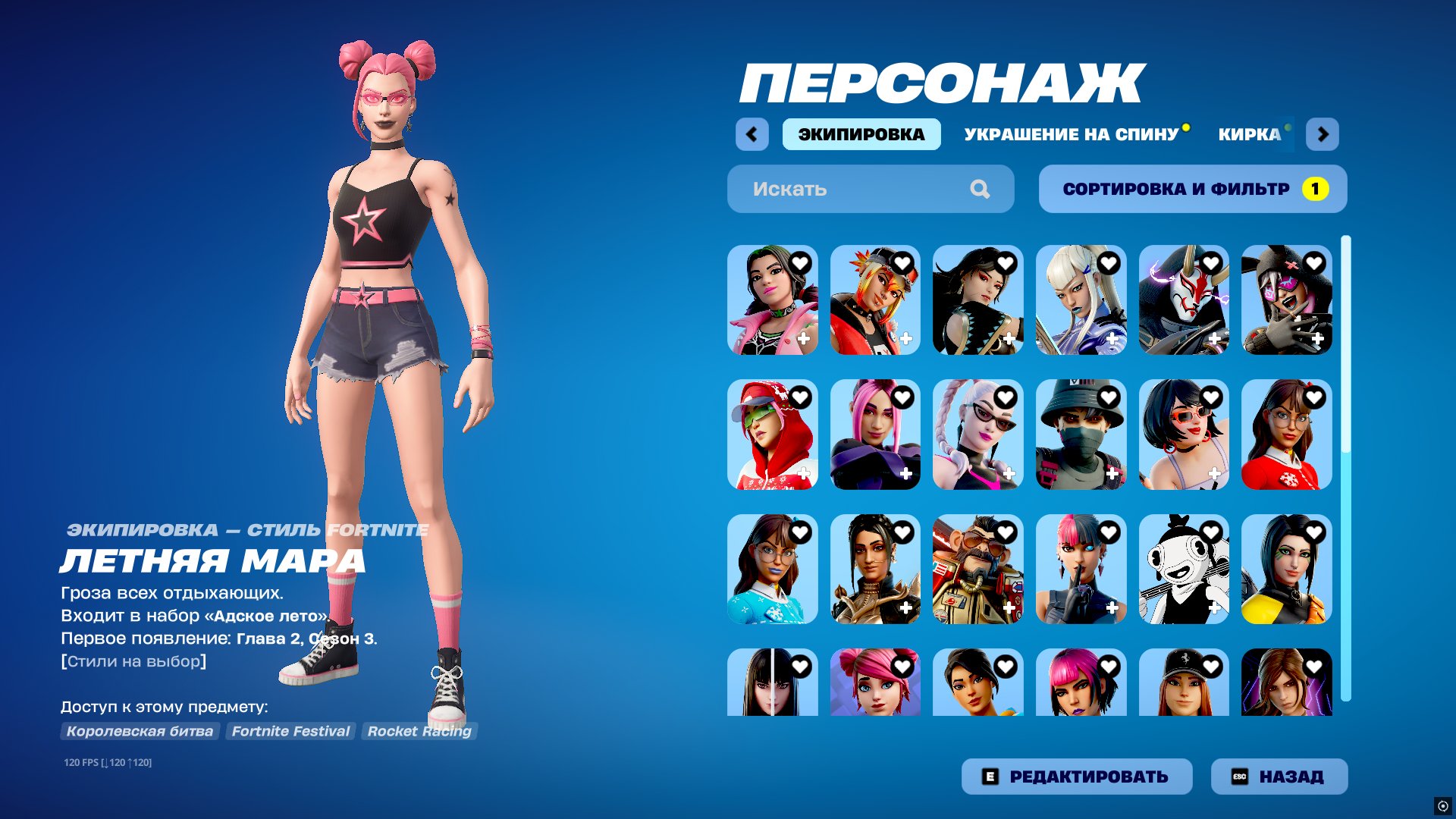The height and width of the screenshot is (819, 1456).
Task: Click the E key icon on Редактировать button
Action: pos(990,776)
